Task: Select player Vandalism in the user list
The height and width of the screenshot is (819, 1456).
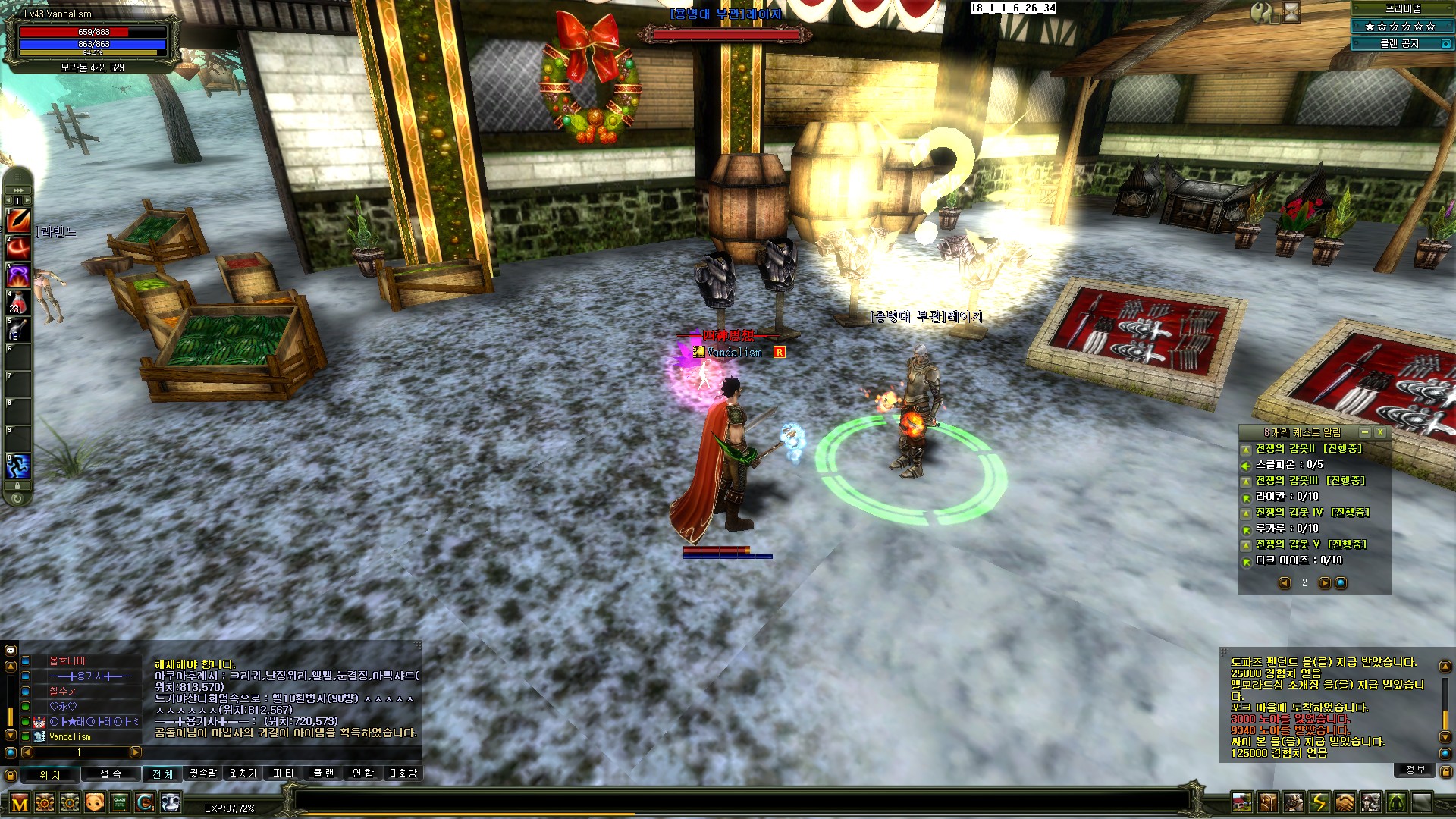Action: tap(70, 736)
